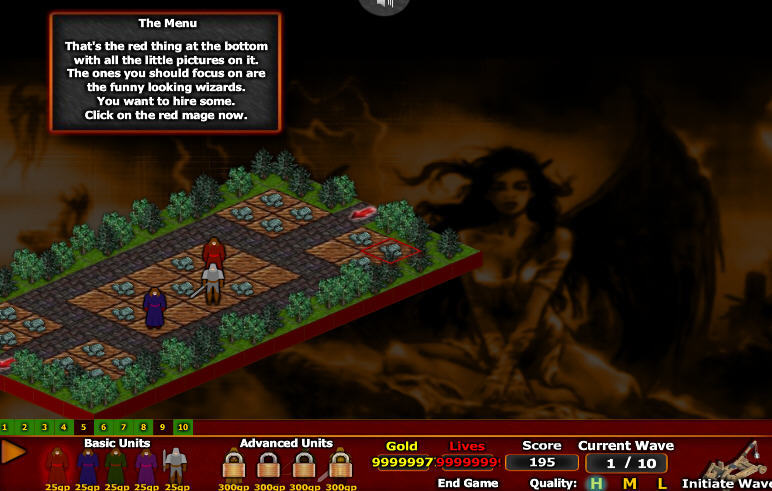772x491 pixels.
Task: Initiate the next wave
Action: point(725,483)
